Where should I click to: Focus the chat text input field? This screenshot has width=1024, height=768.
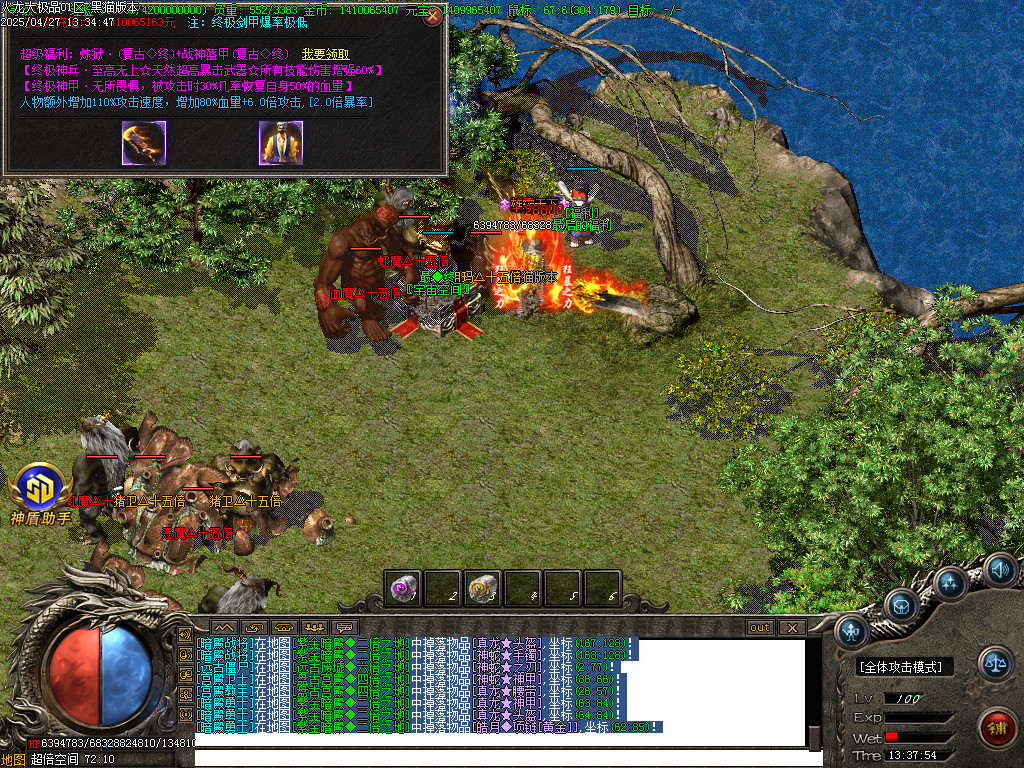500,757
